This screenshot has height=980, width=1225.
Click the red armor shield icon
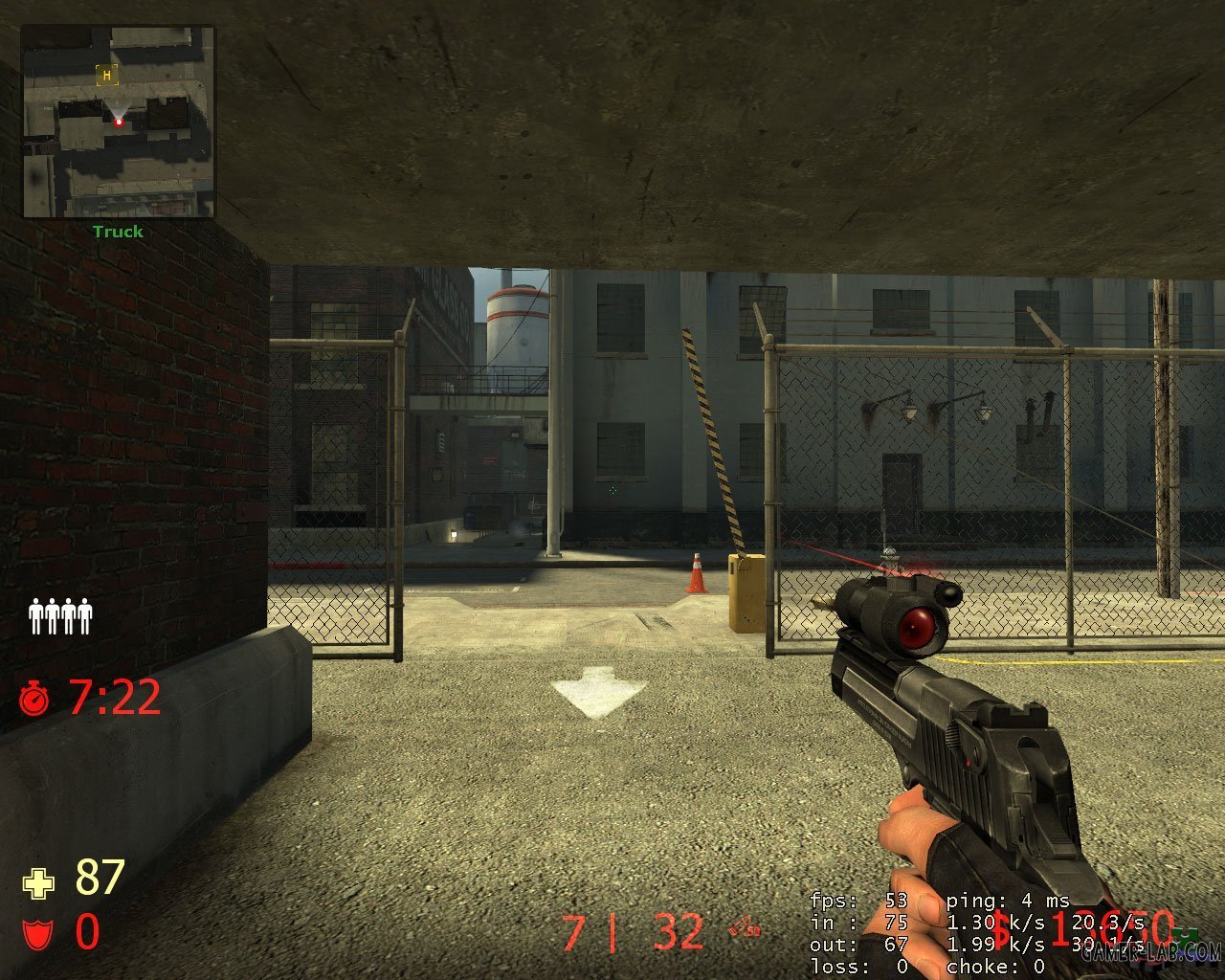(36, 933)
